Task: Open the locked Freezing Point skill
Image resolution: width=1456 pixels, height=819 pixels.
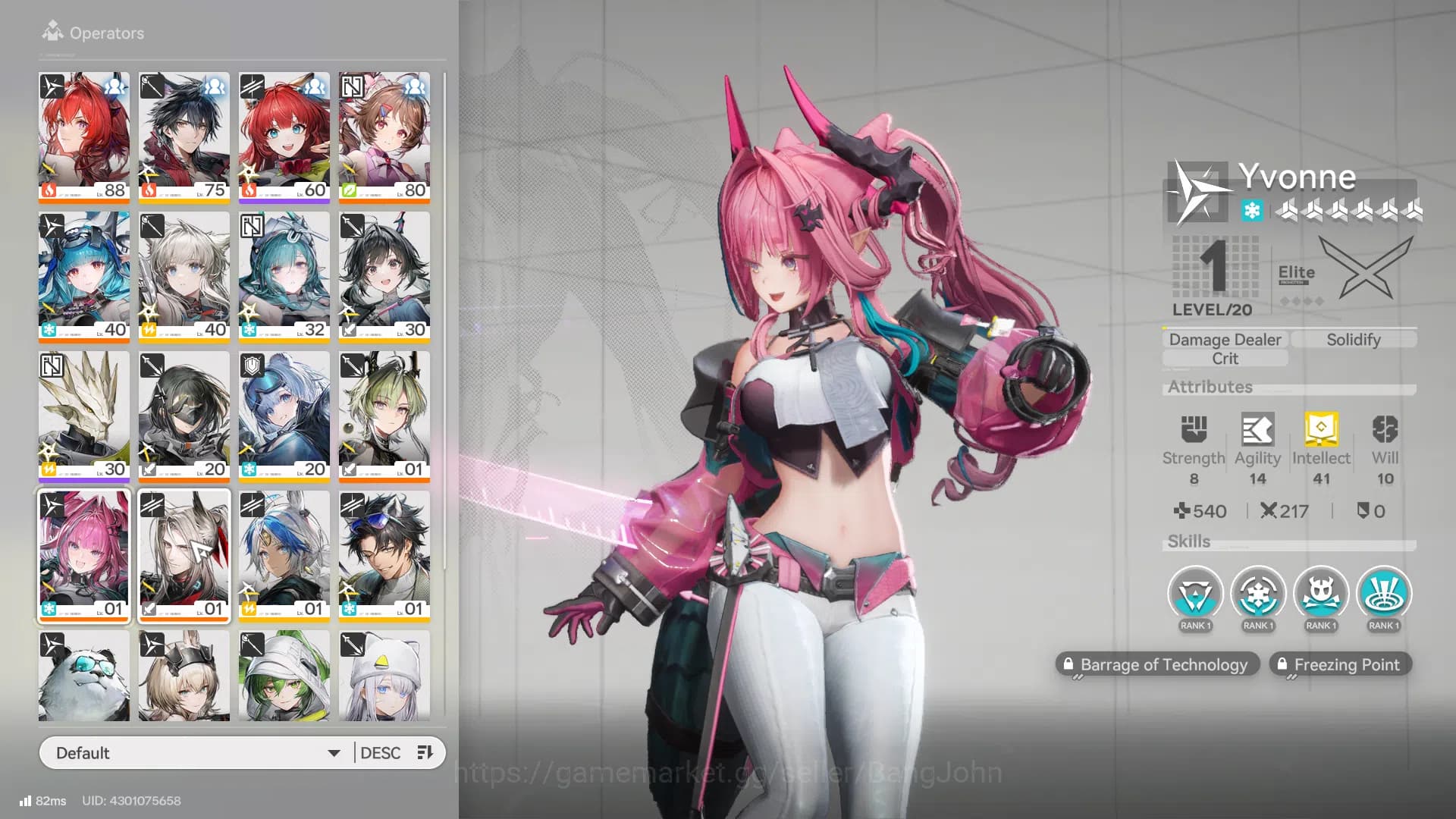Action: coord(1340,664)
